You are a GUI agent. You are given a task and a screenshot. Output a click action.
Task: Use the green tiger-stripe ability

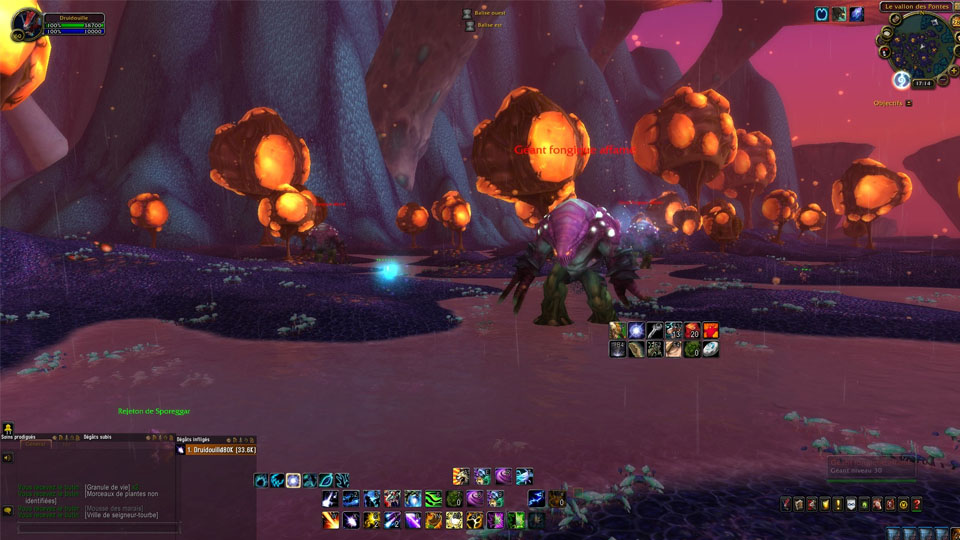[433, 498]
